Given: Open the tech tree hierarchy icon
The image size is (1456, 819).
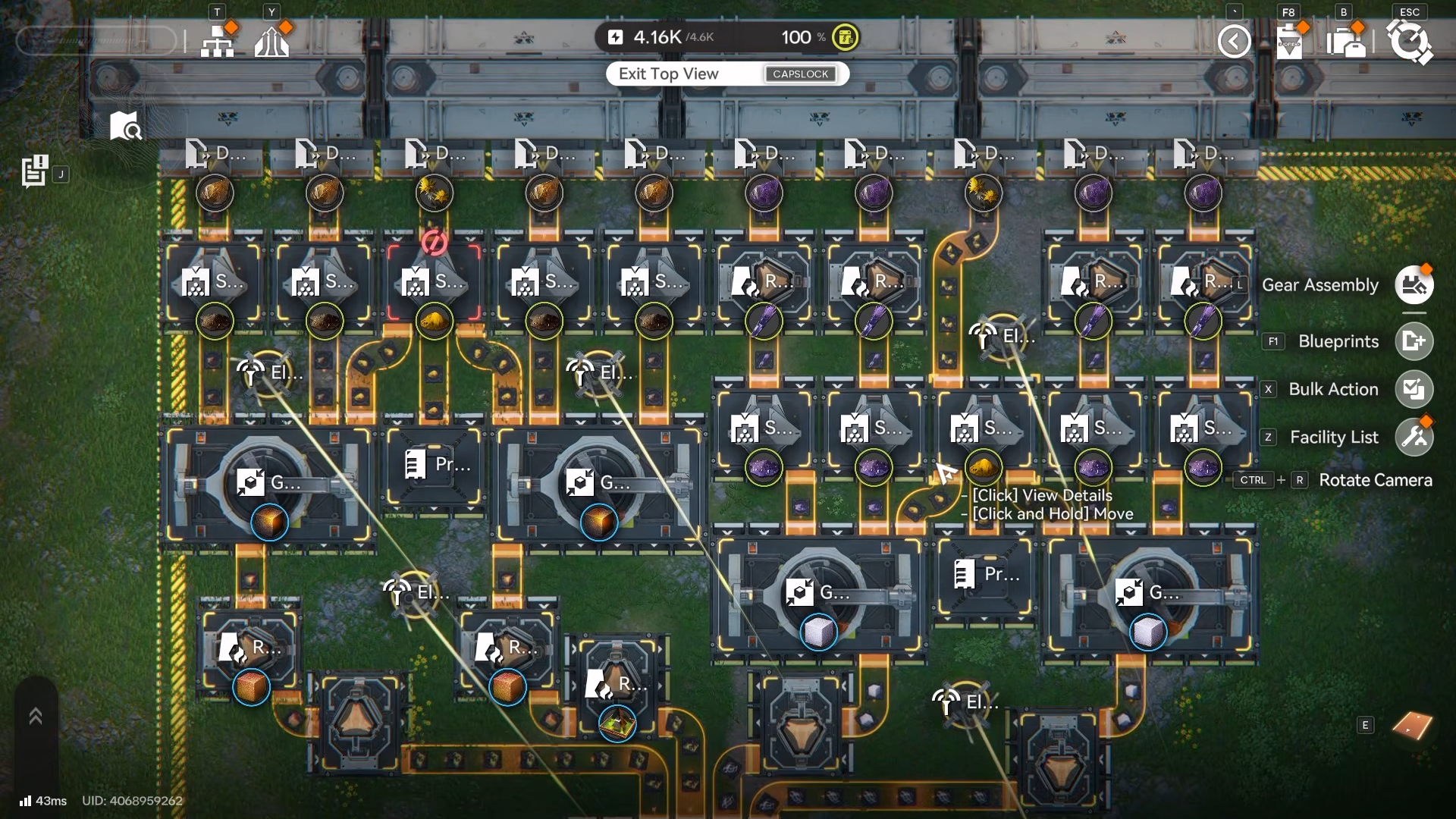Looking at the screenshot, I should pyautogui.click(x=218, y=41).
